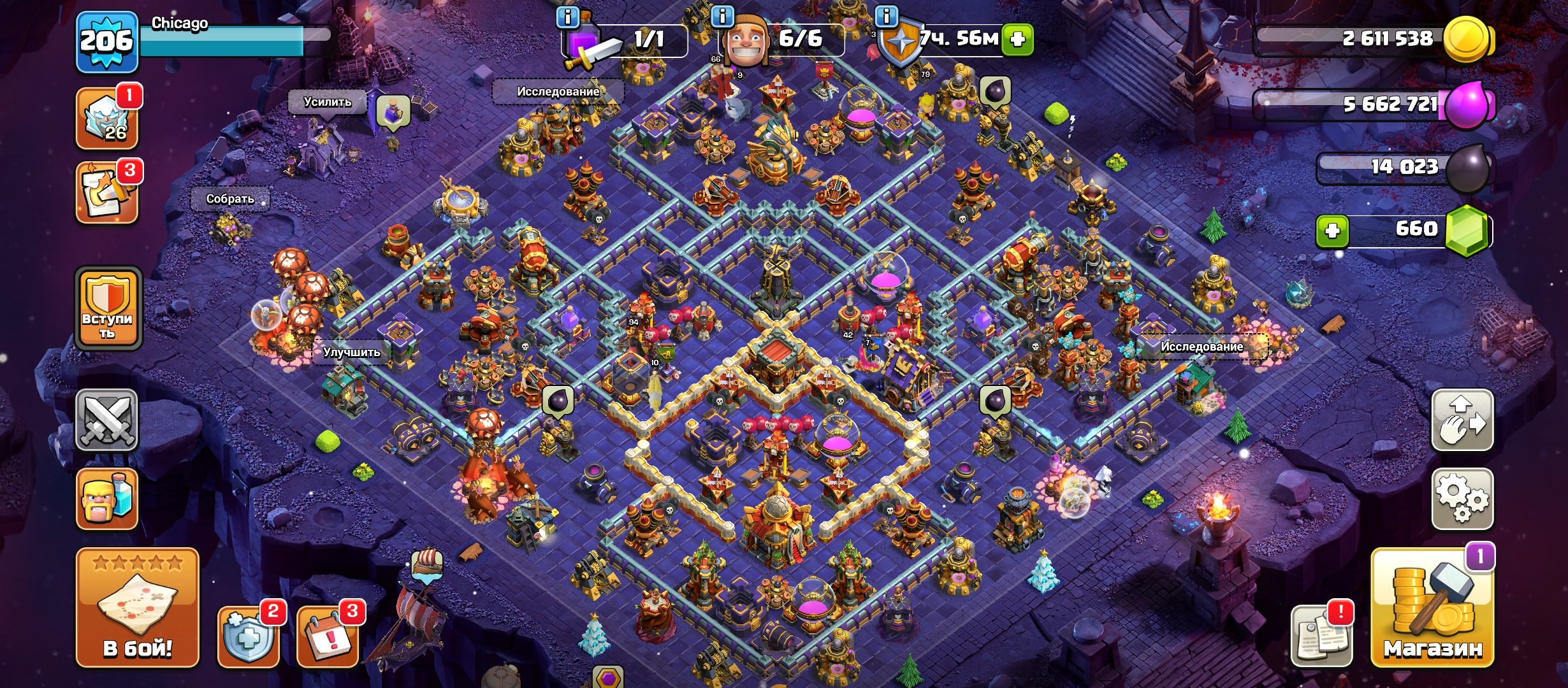Add gems with green plus button
Viewport: 1568px width, 688px height.
pyautogui.click(x=1332, y=231)
